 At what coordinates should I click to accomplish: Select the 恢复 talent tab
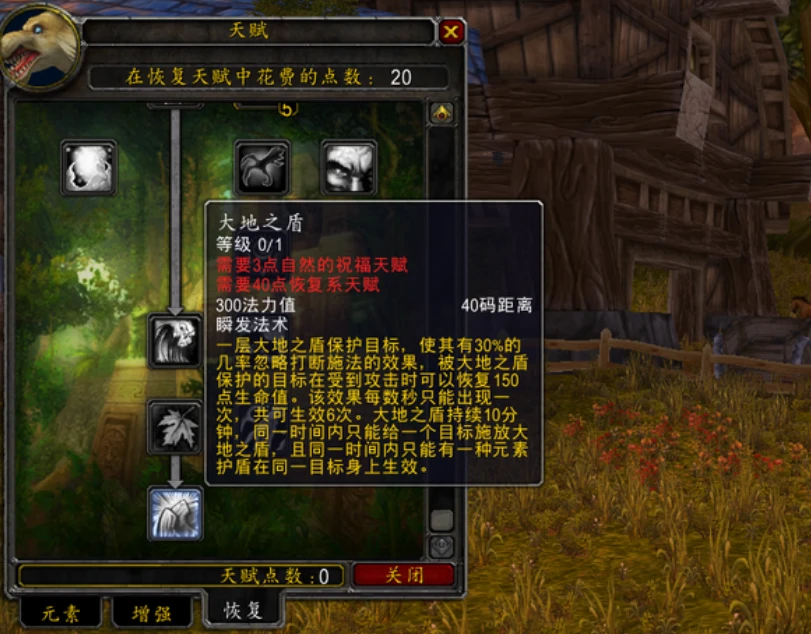click(x=243, y=609)
